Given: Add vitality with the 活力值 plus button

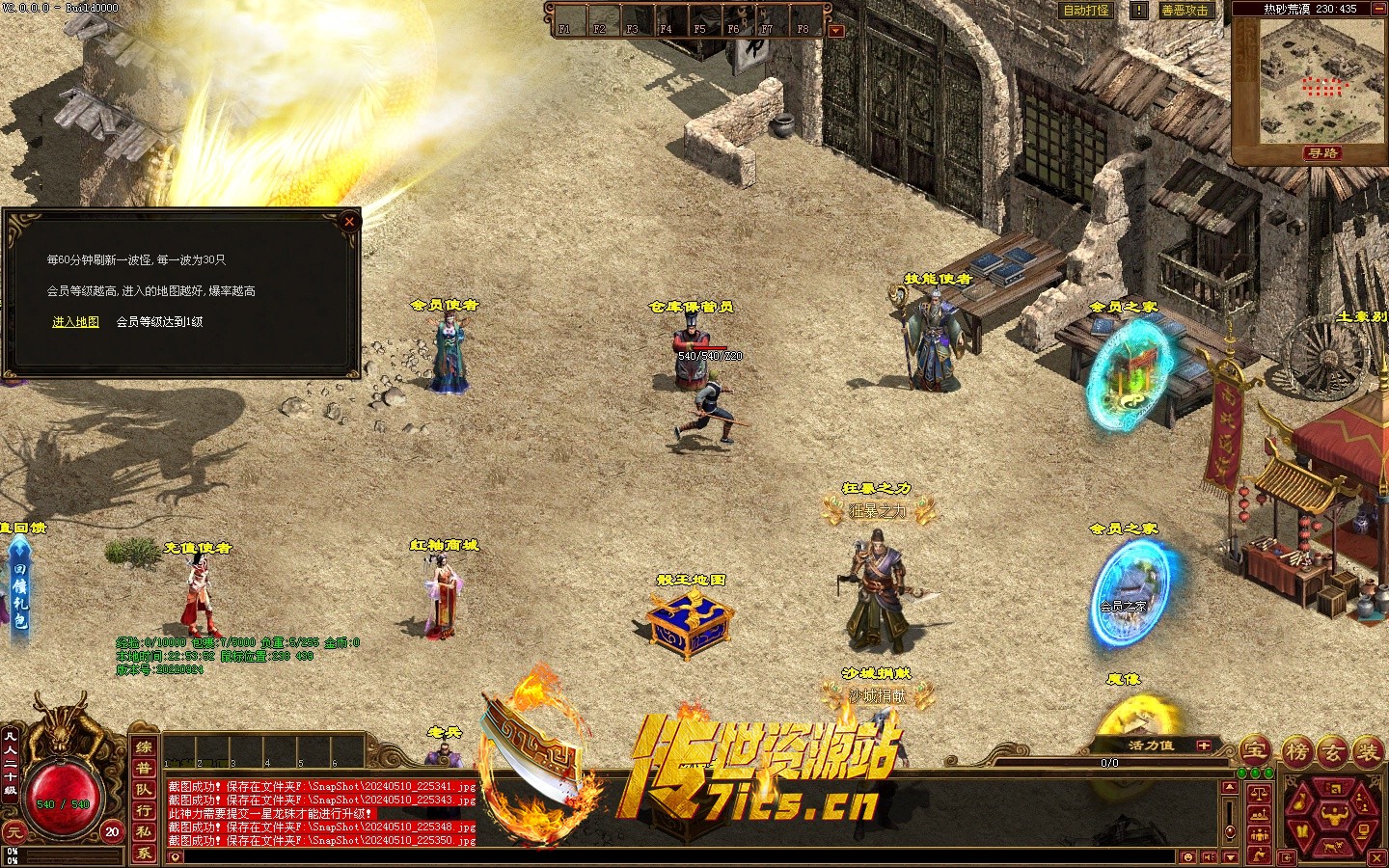Looking at the screenshot, I should pos(1203,746).
